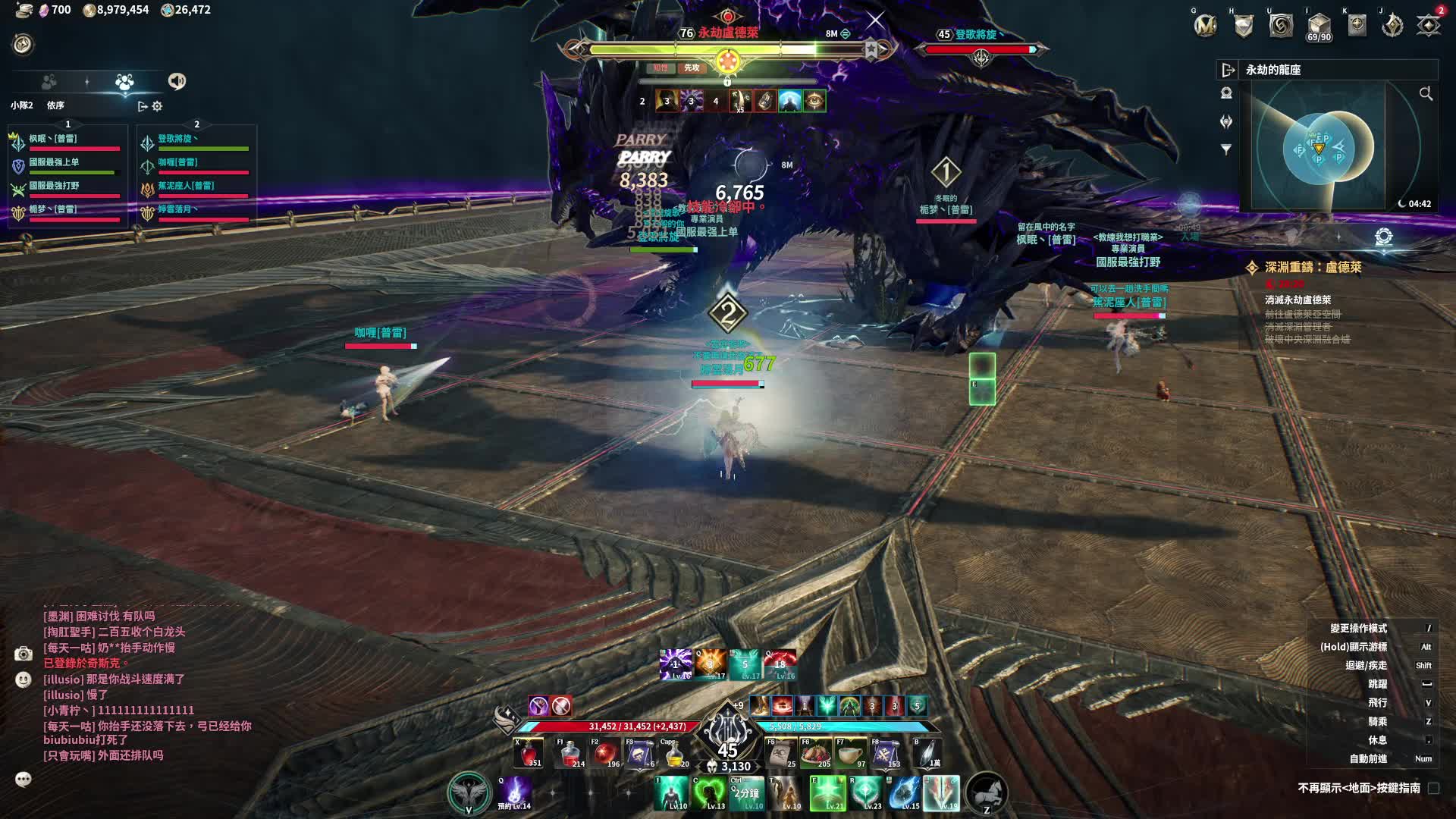Viewport: 1456px width, 819px height.
Task: Toggle the minimap funnel filter icon
Action: coord(1226,149)
